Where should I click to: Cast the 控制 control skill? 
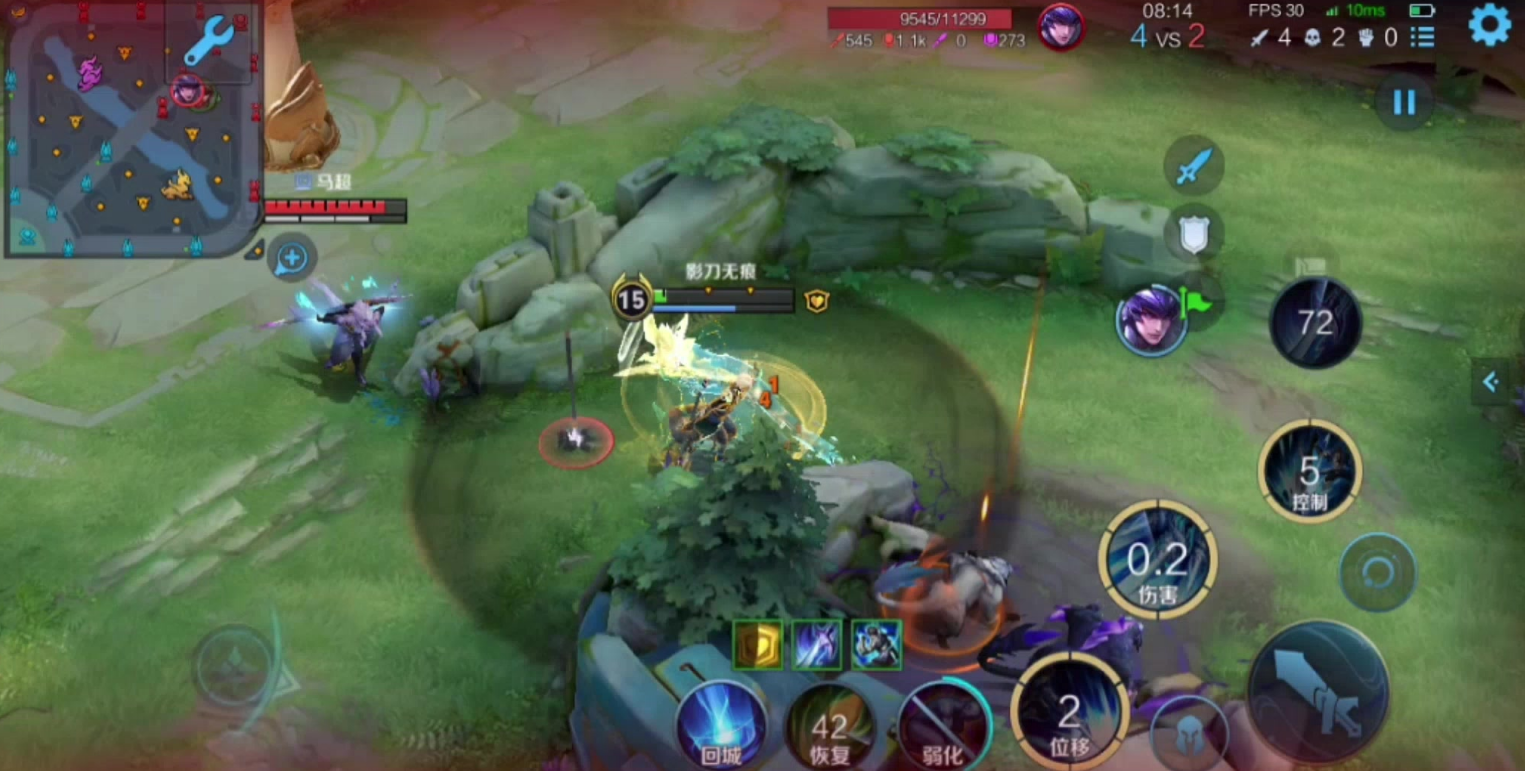pyautogui.click(x=1309, y=470)
